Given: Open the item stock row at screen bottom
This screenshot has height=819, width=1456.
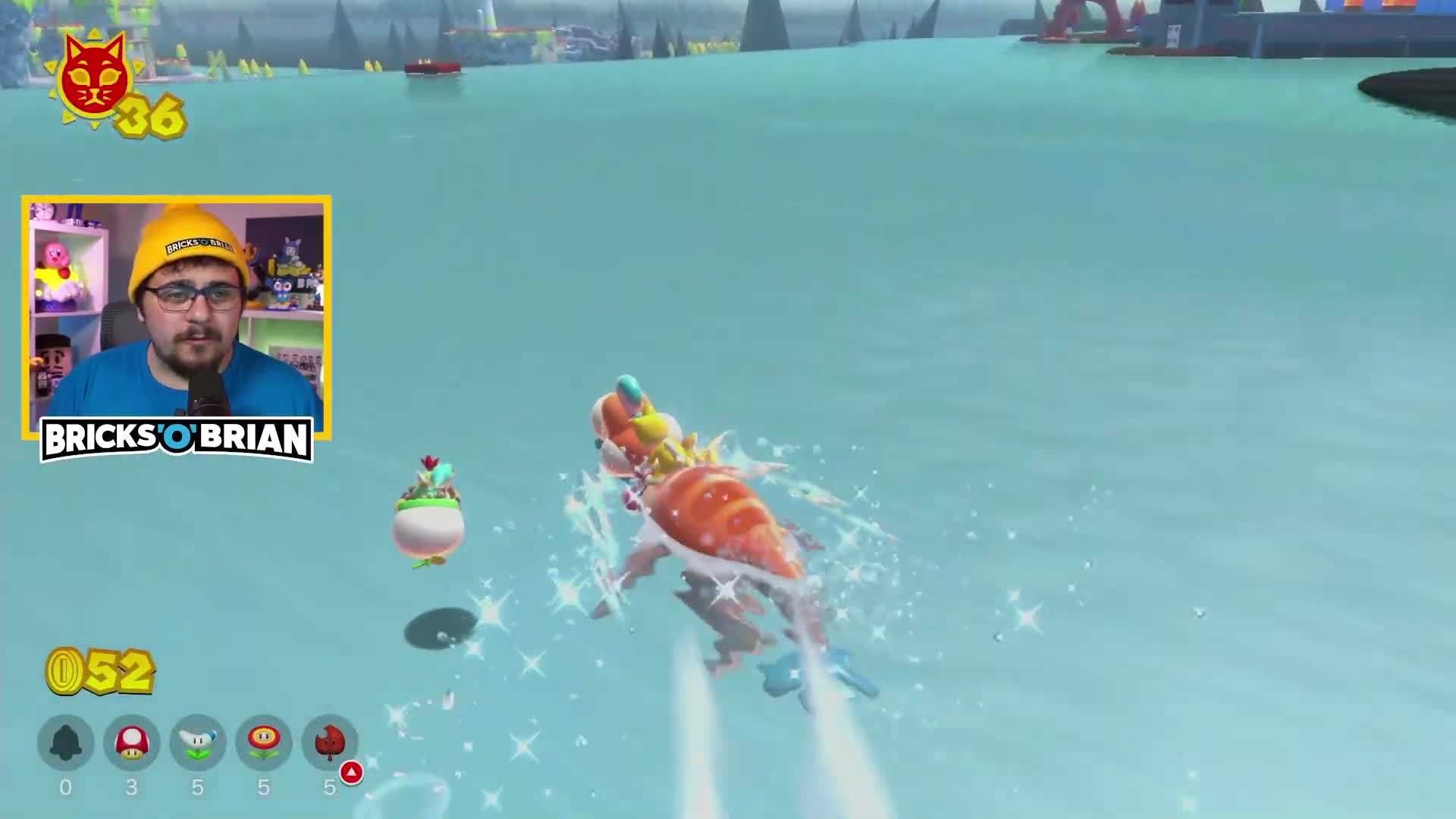Looking at the screenshot, I should [x=198, y=744].
